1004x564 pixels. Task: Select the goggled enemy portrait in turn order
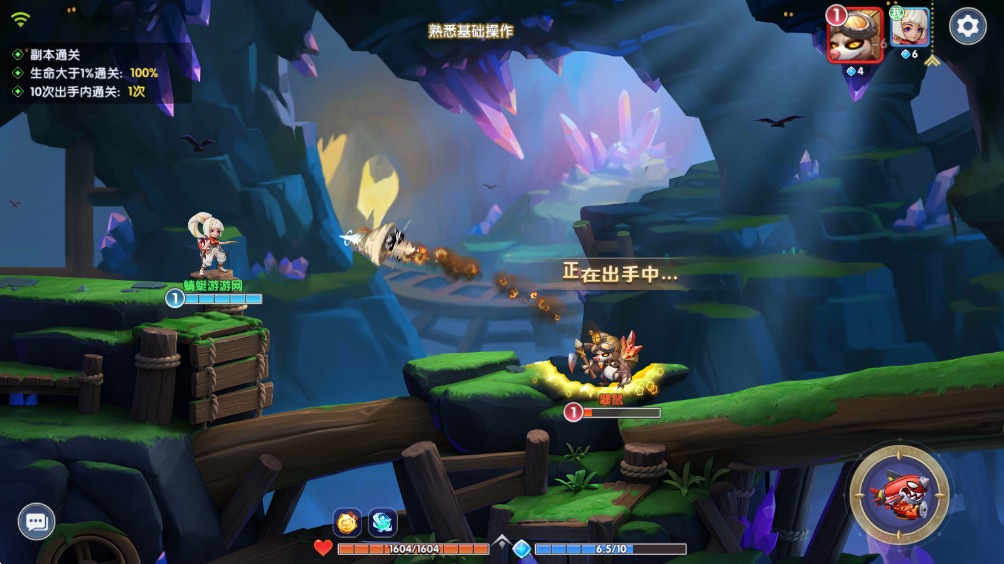point(855,35)
